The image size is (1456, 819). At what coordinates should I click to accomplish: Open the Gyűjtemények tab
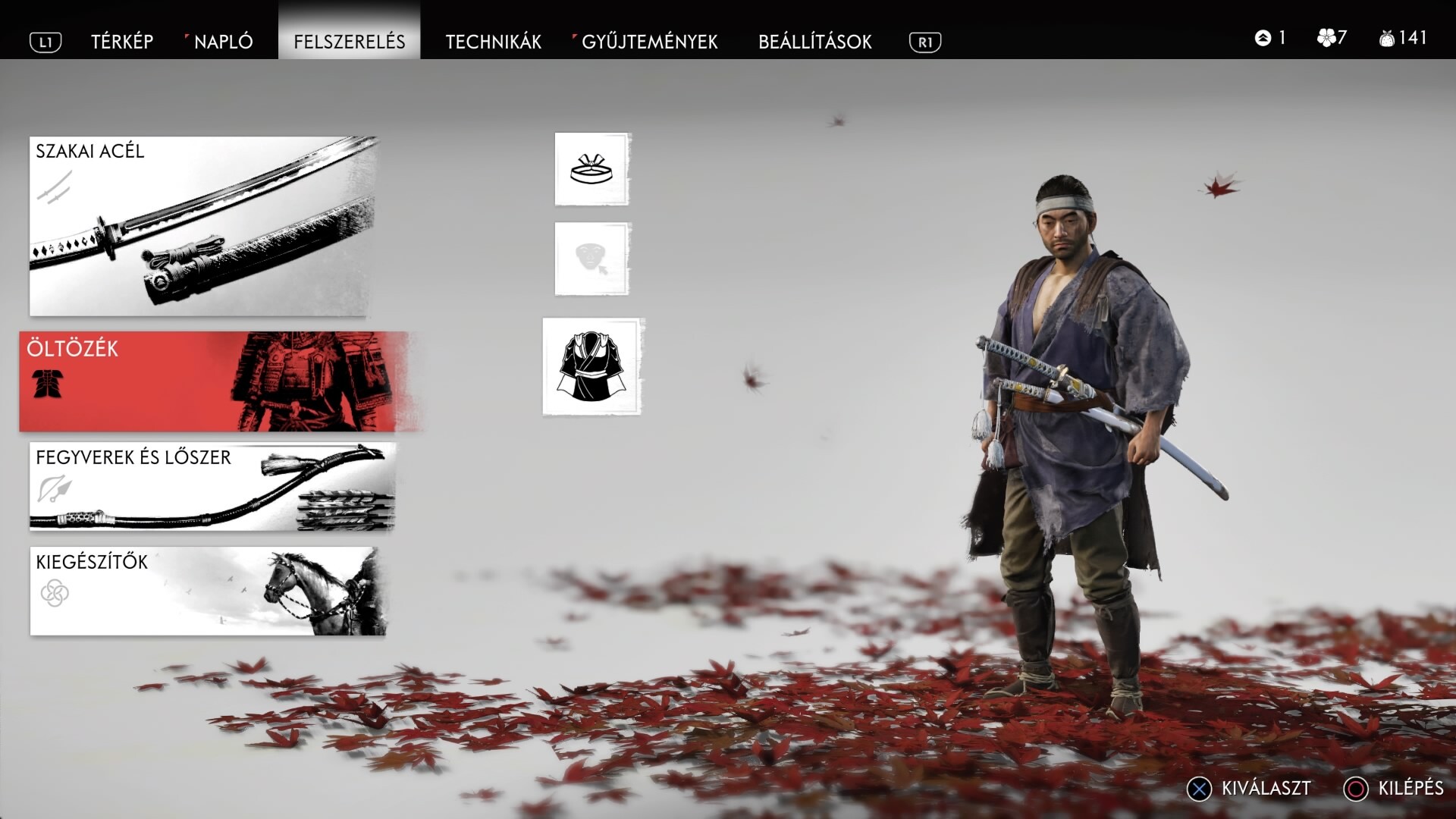click(649, 42)
